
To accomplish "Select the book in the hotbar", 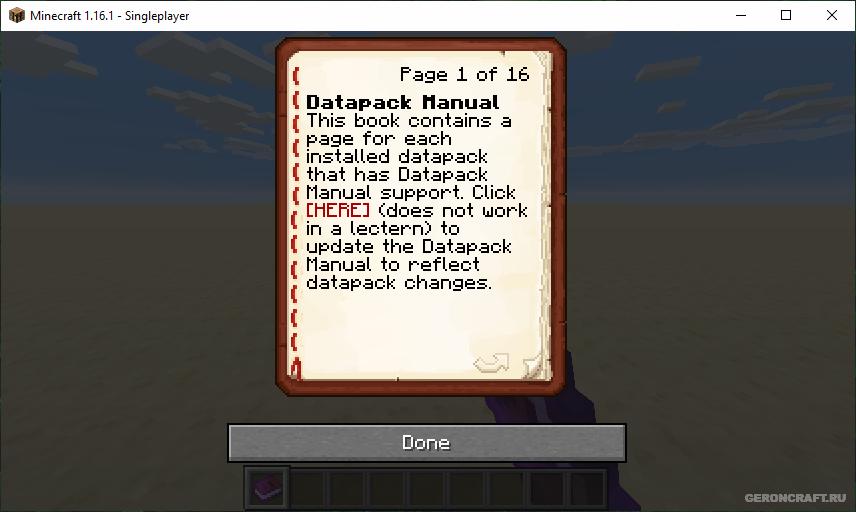I will point(267,488).
